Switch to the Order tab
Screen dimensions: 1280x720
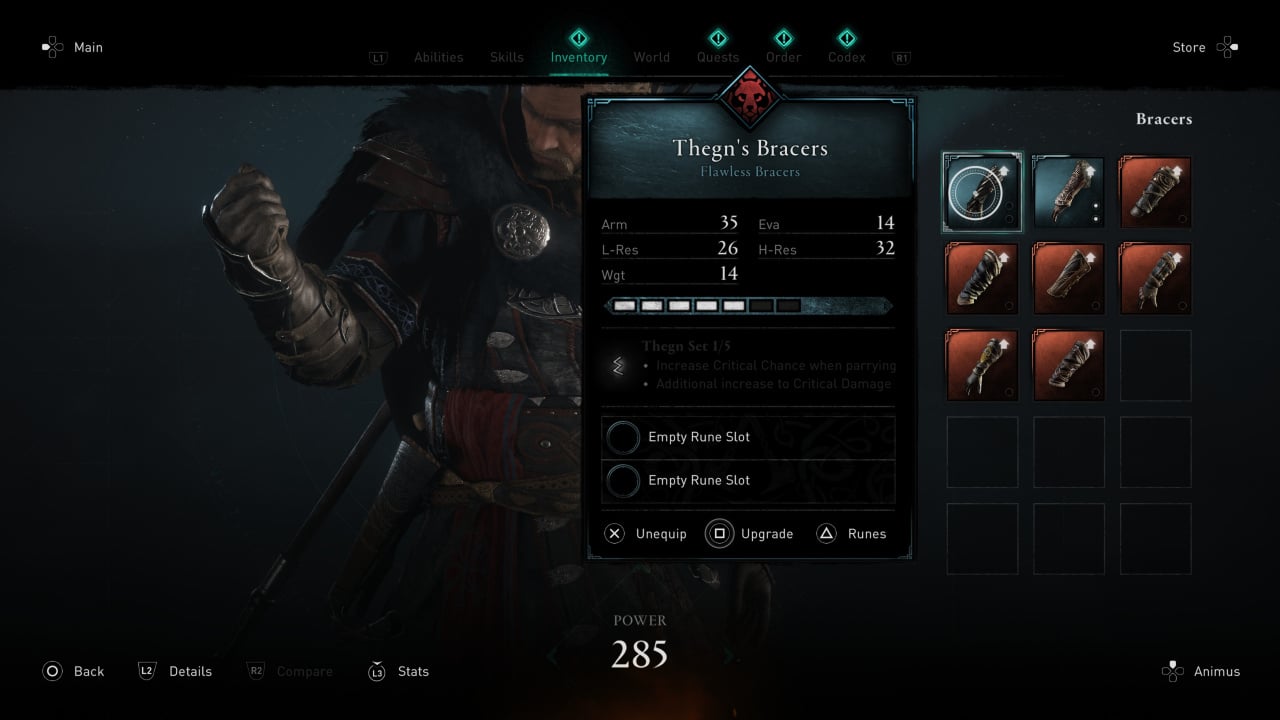click(783, 57)
